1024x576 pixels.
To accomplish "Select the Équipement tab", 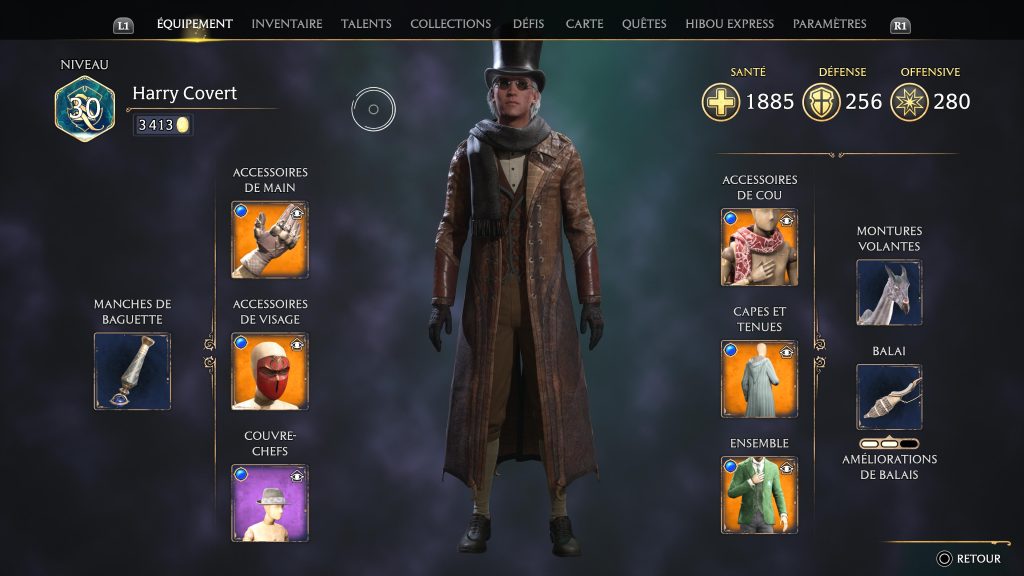I will click(195, 24).
